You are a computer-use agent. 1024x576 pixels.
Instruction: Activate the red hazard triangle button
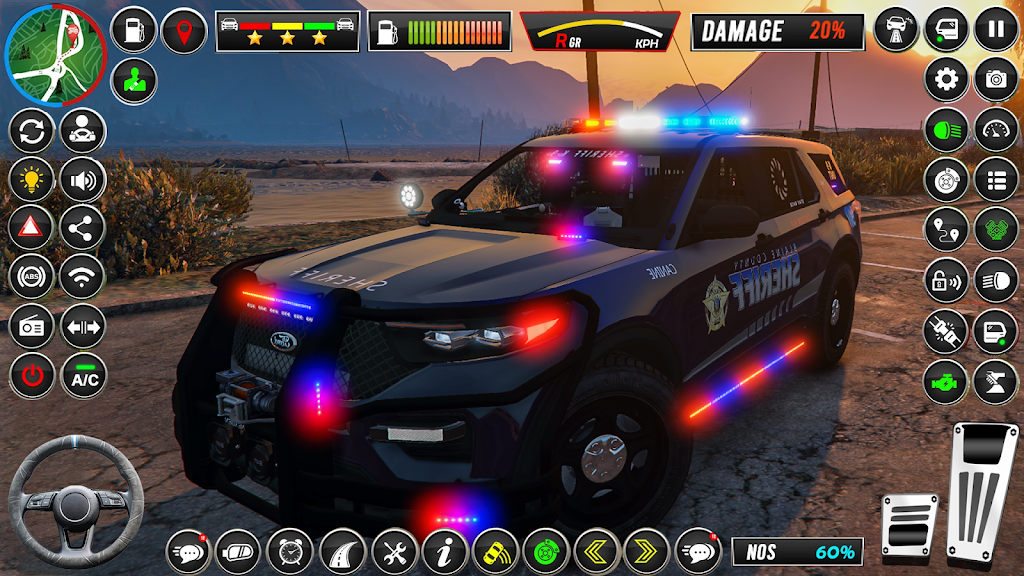tap(31, 227)
